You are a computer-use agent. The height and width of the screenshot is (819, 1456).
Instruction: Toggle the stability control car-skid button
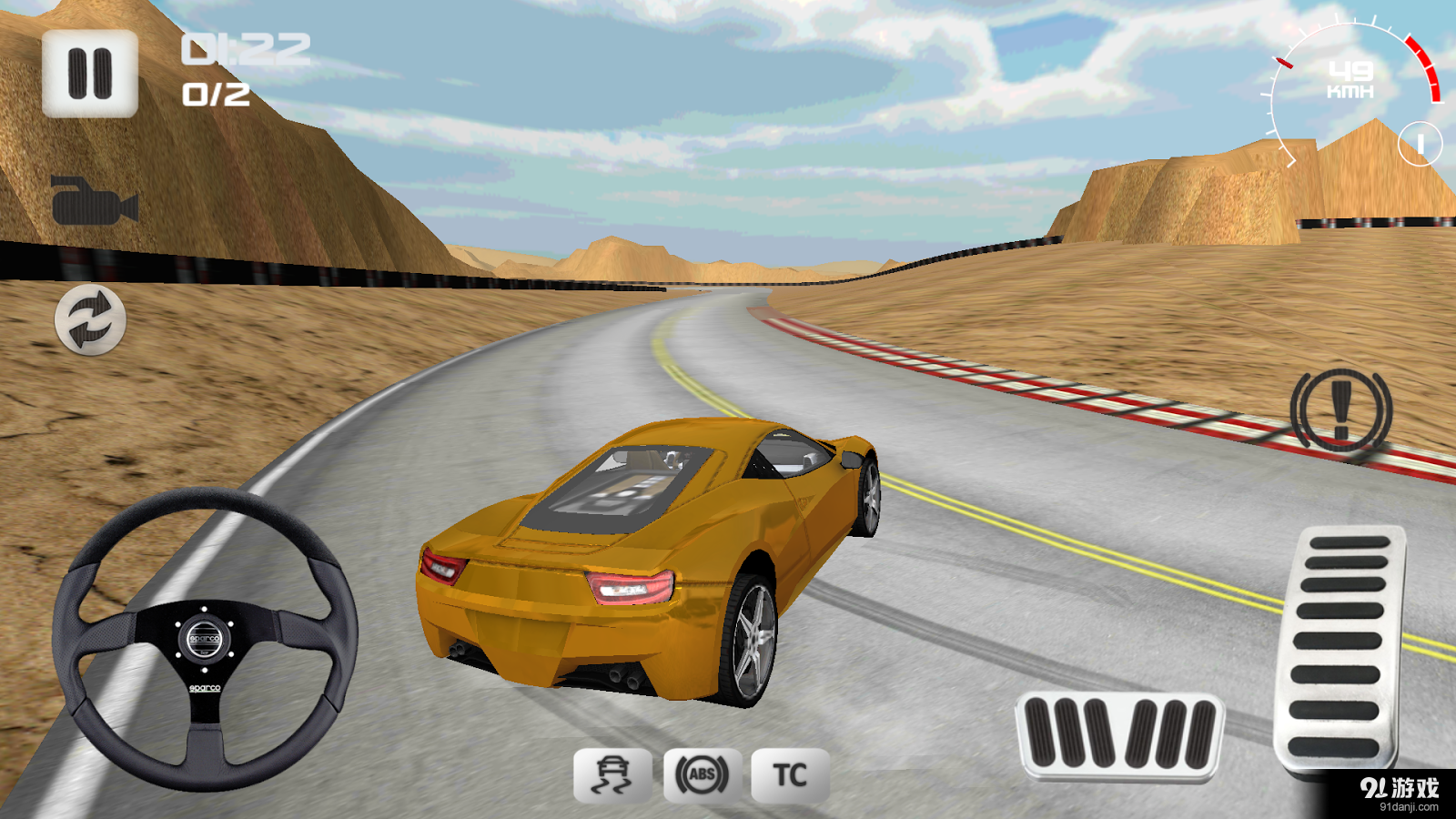click(612, 775)
